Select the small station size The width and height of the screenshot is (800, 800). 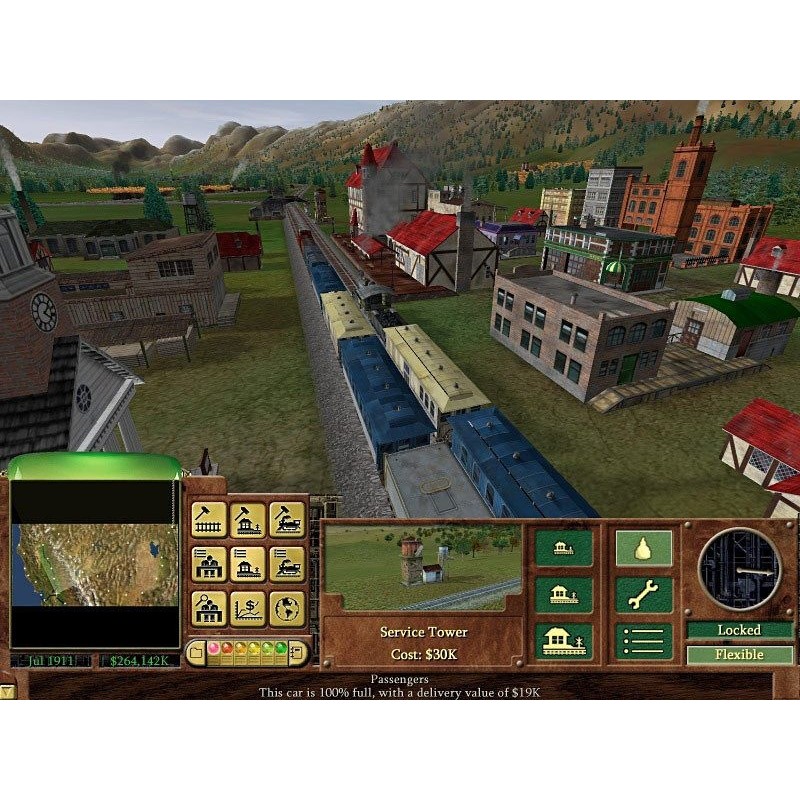coord(563,547)
